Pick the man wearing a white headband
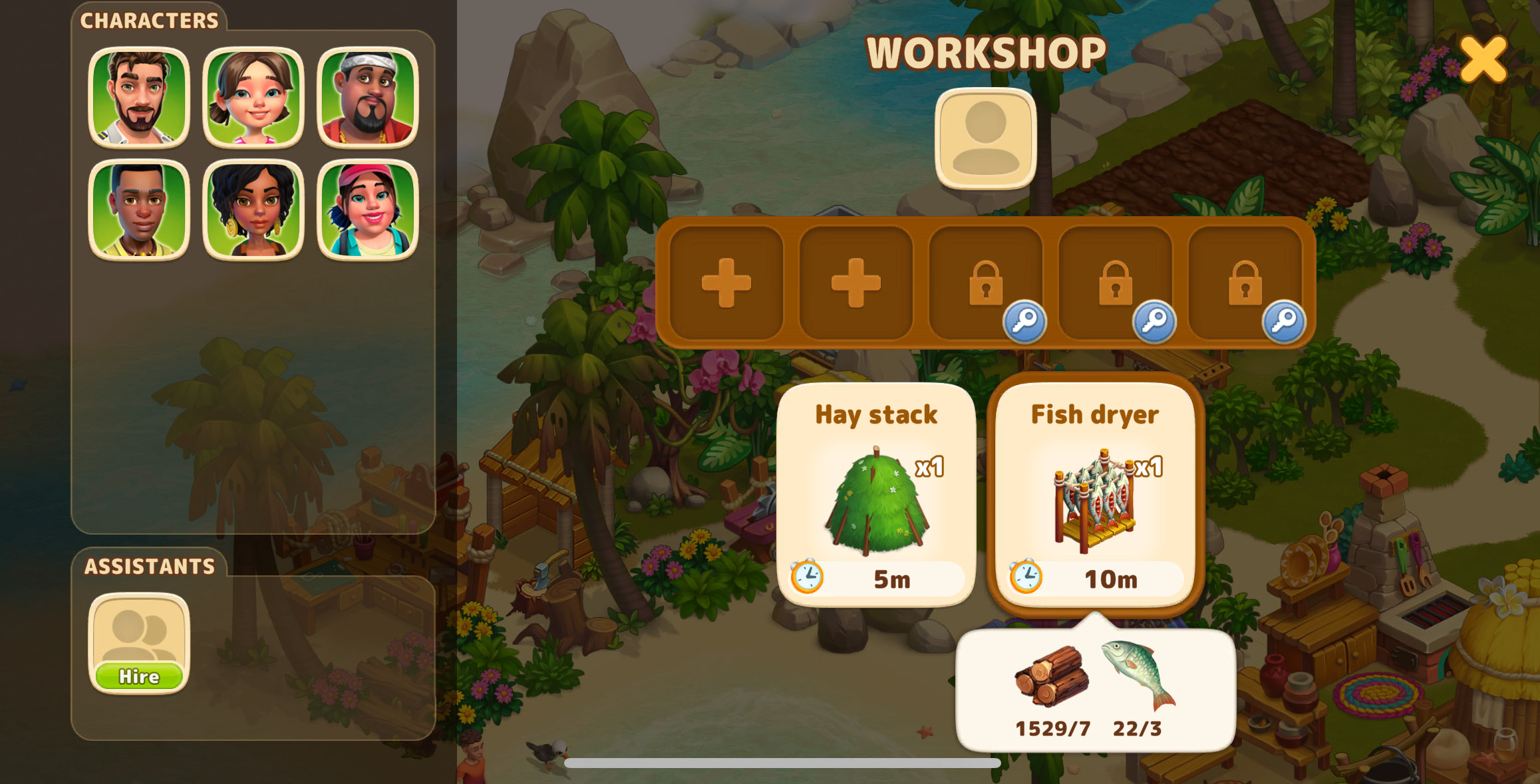1540x784 pixels. pos(368,97)
